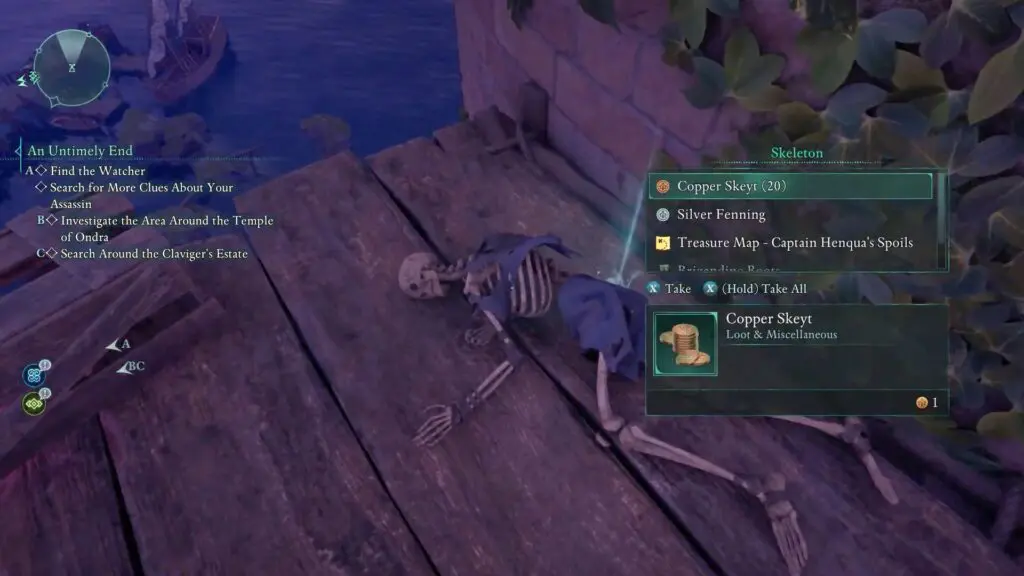The width and height of the screenshot is (1024, 576).
Task: Open the An Untimely End quest tracker
Action: [80, 151]
